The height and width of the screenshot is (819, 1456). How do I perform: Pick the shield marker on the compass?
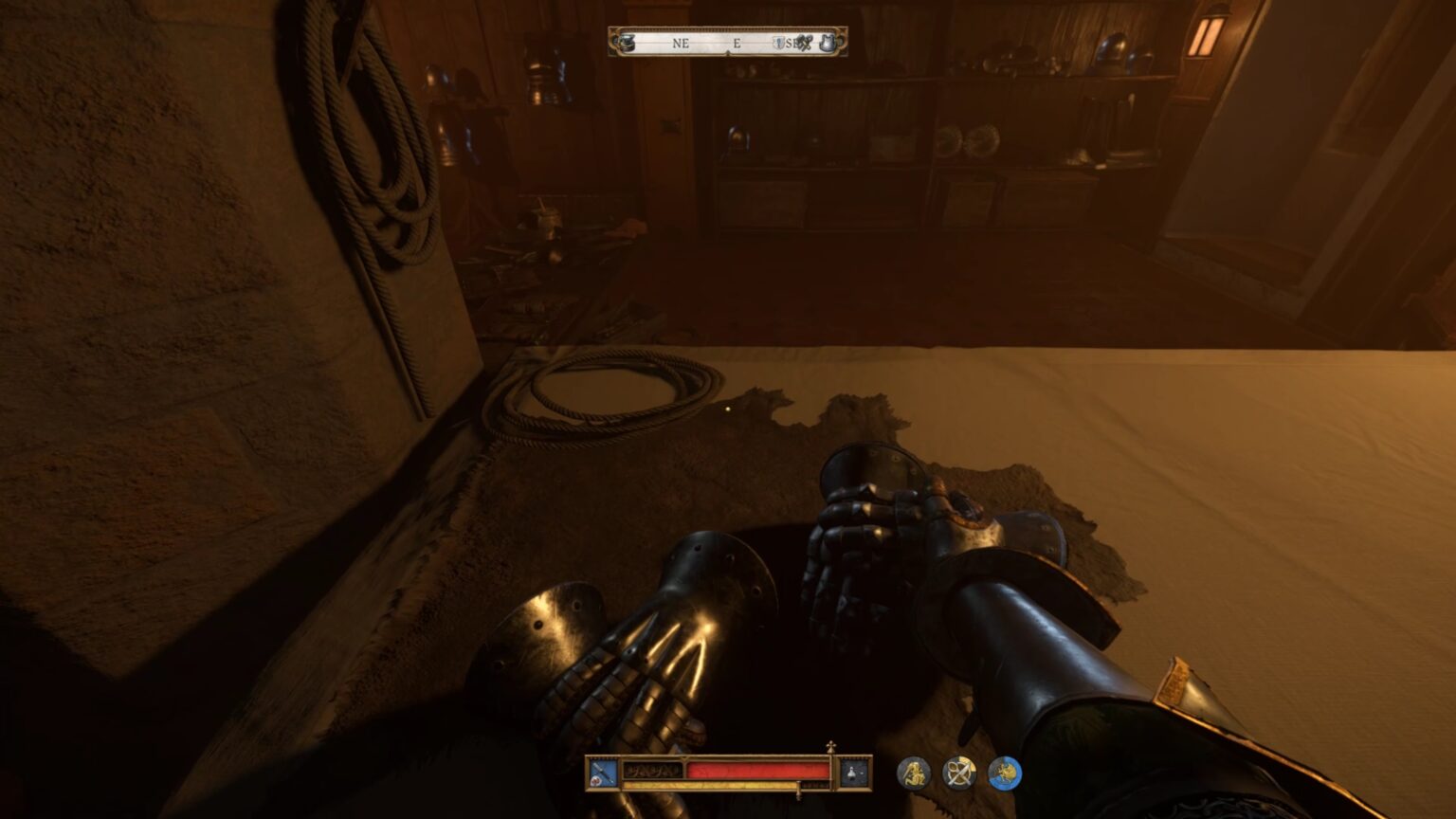(x=778, y=43)
